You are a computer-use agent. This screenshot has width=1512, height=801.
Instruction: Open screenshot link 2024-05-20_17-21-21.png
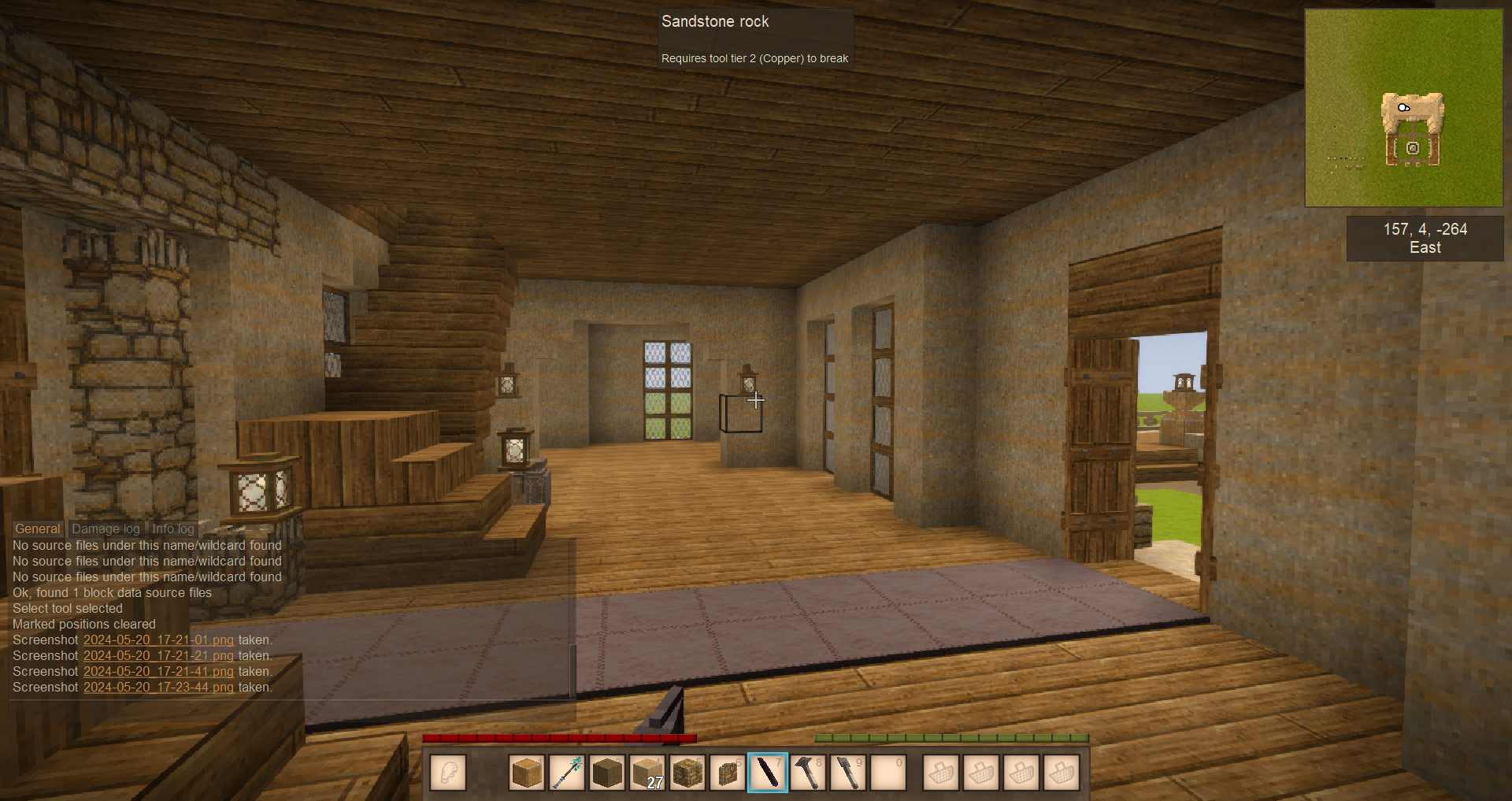click(158, 656)
